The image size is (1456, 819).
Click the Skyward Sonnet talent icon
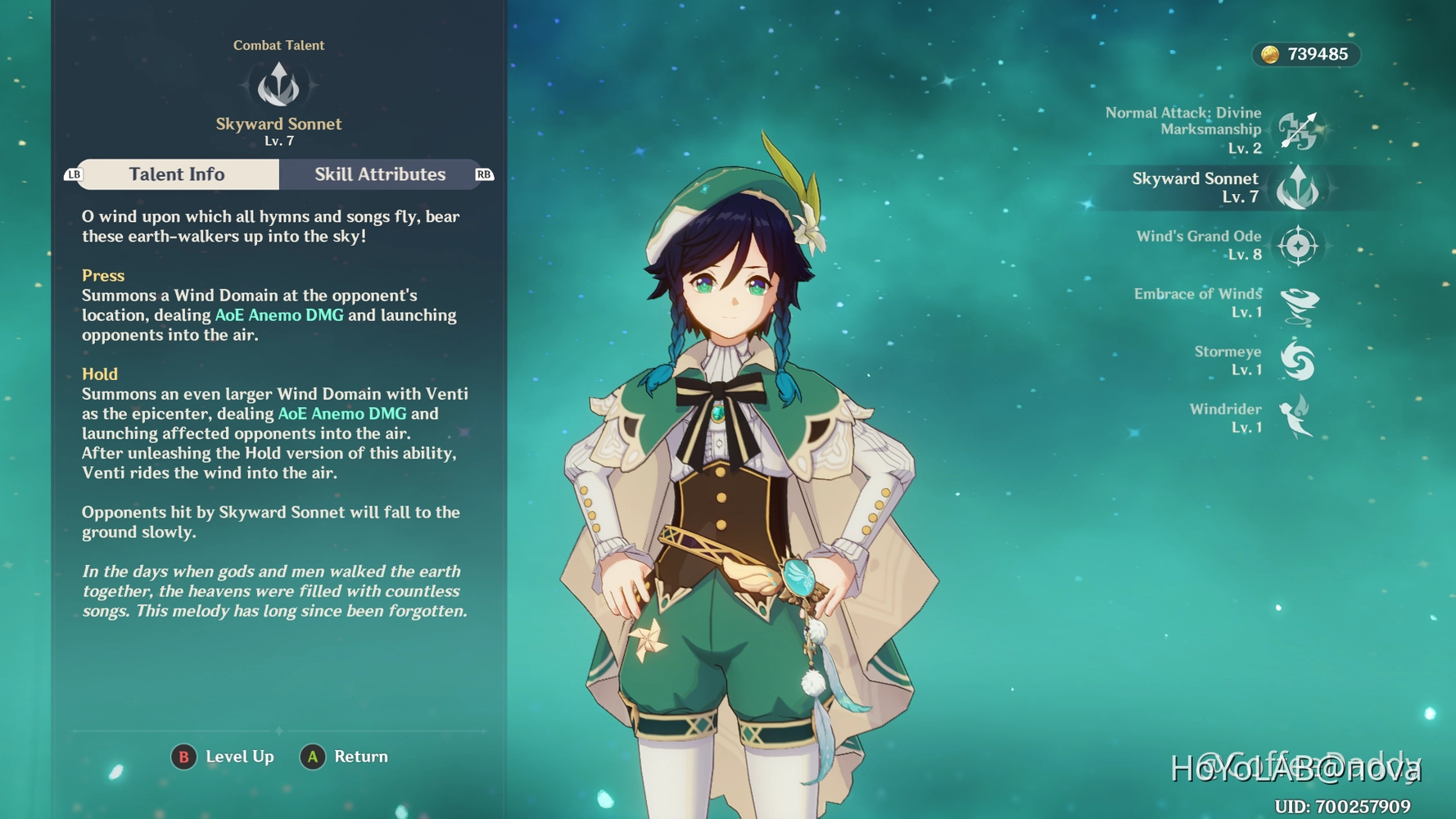(x=1300, y=188)
